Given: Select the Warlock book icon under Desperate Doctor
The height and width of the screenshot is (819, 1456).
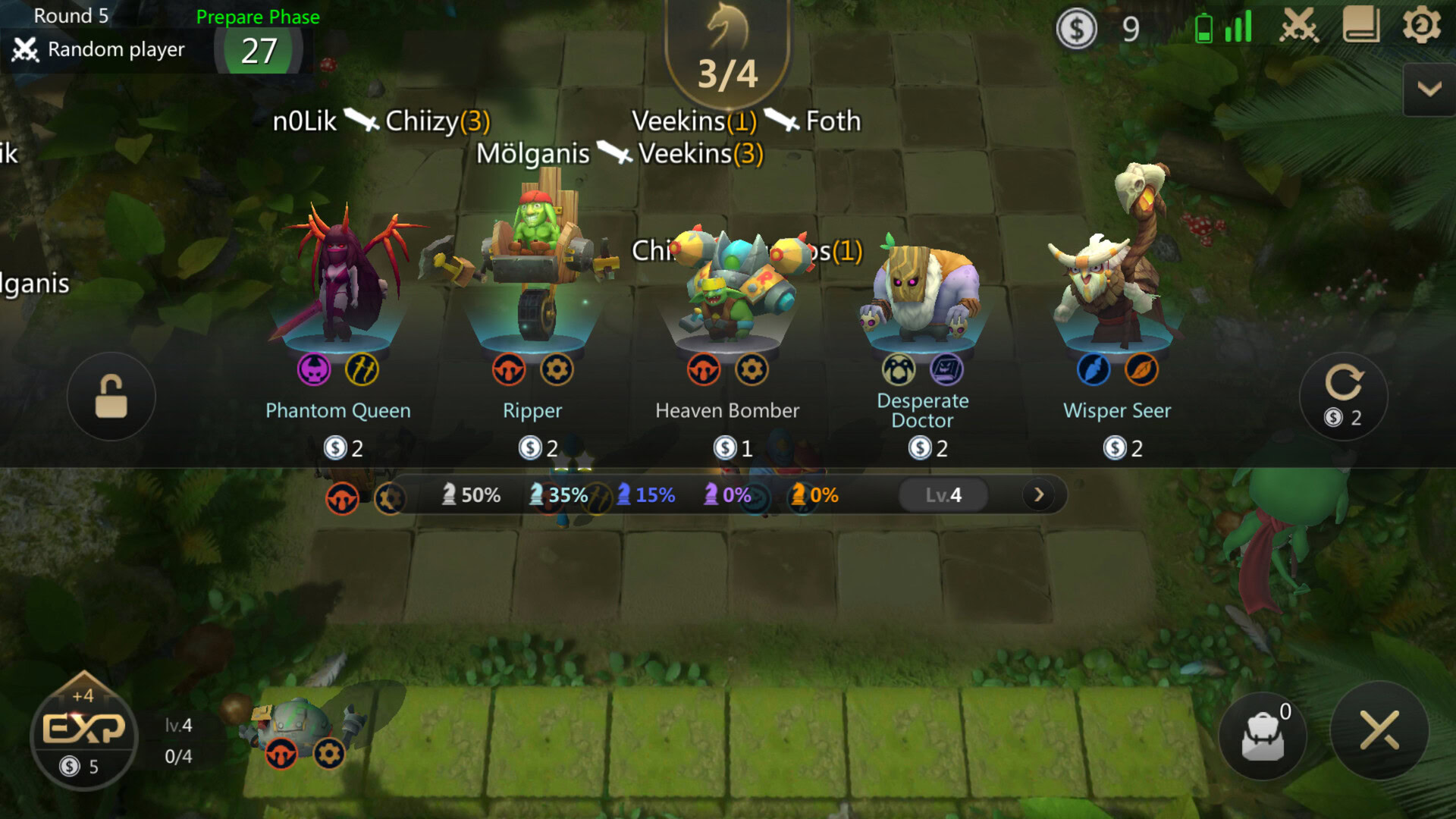Looking at the screenshot, I should point(947,370).
